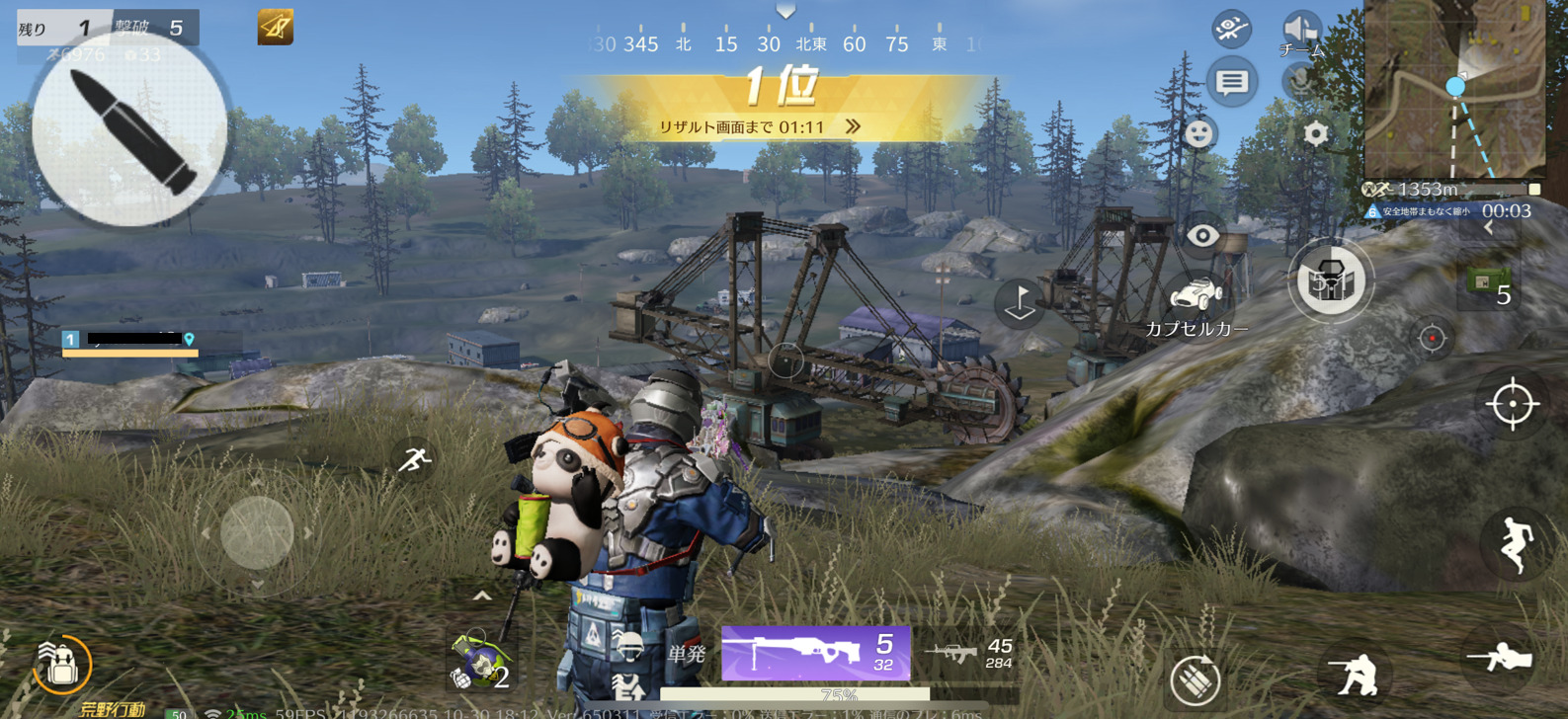Toggle the team speaker audio
The height and width of the screenshot is (719, 1568).
click(x=1300, y=30)
